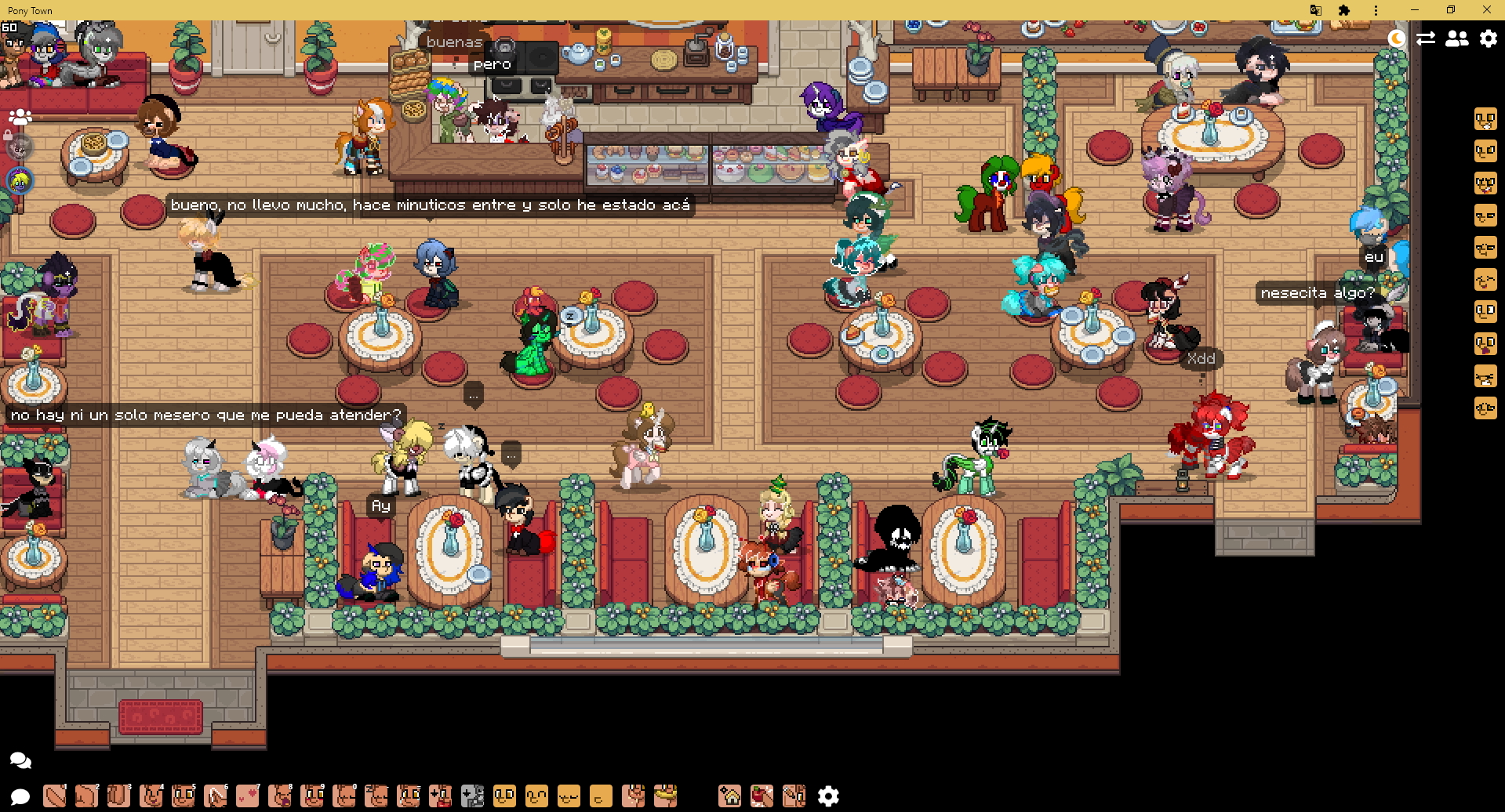The width and height of the screenshot is (1505, 812).
Task: Click the swap arrows icon
Action: click(1426, 38)
